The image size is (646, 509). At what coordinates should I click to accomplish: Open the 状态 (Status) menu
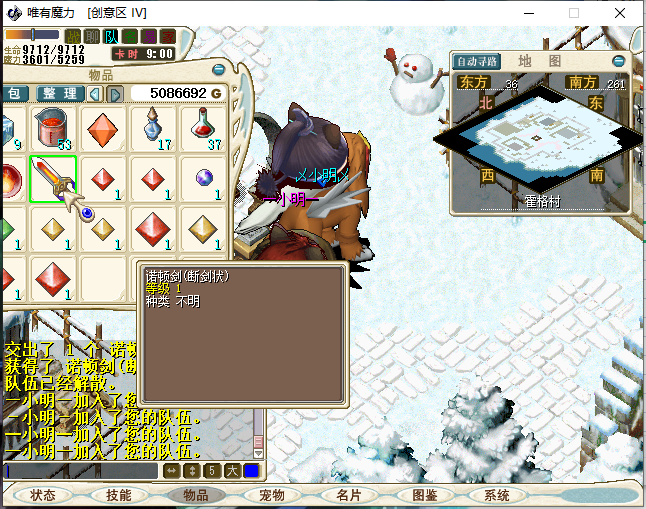point(43,495)
